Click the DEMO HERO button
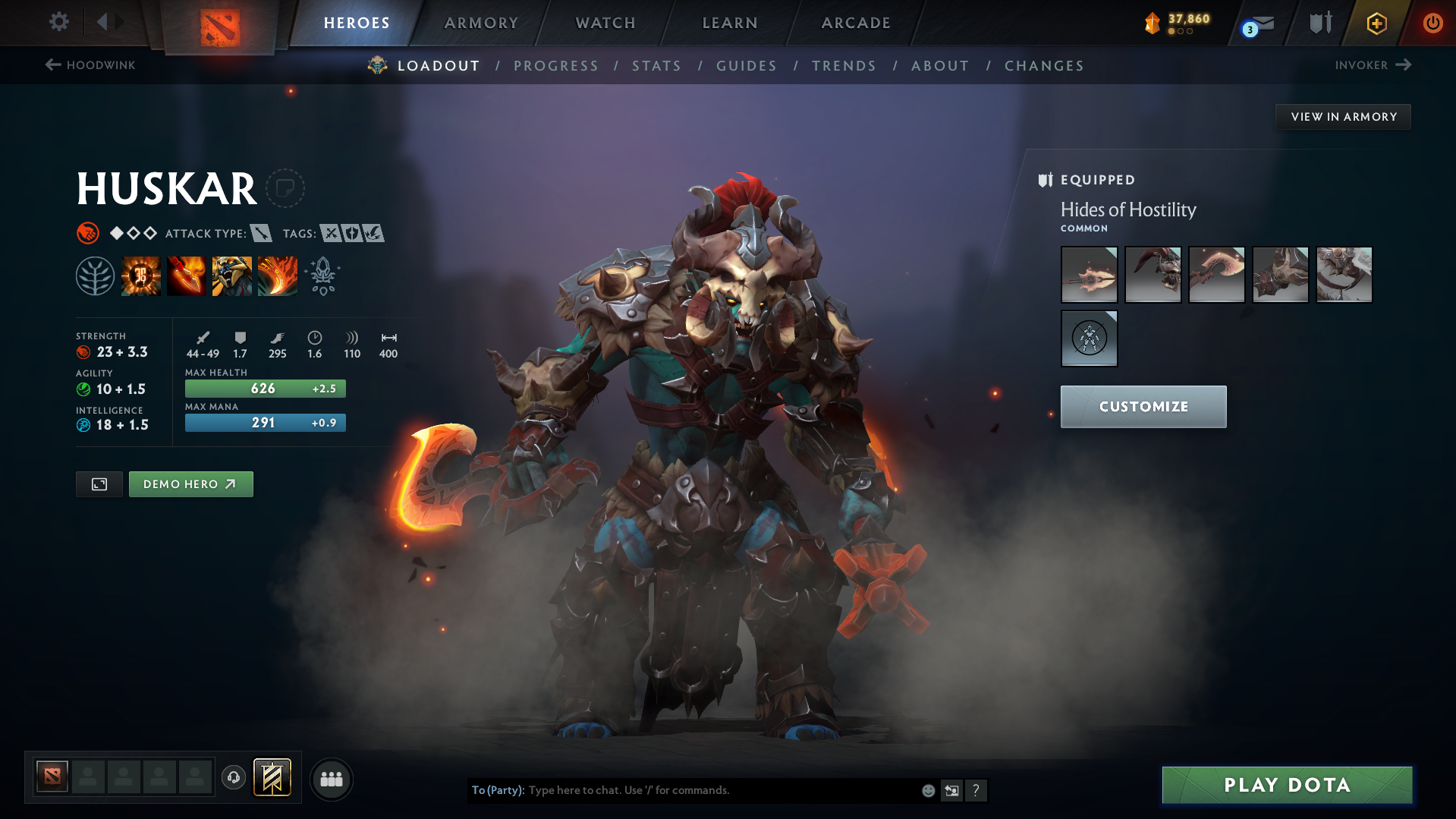1456x819 pixels. pos(190,484)
